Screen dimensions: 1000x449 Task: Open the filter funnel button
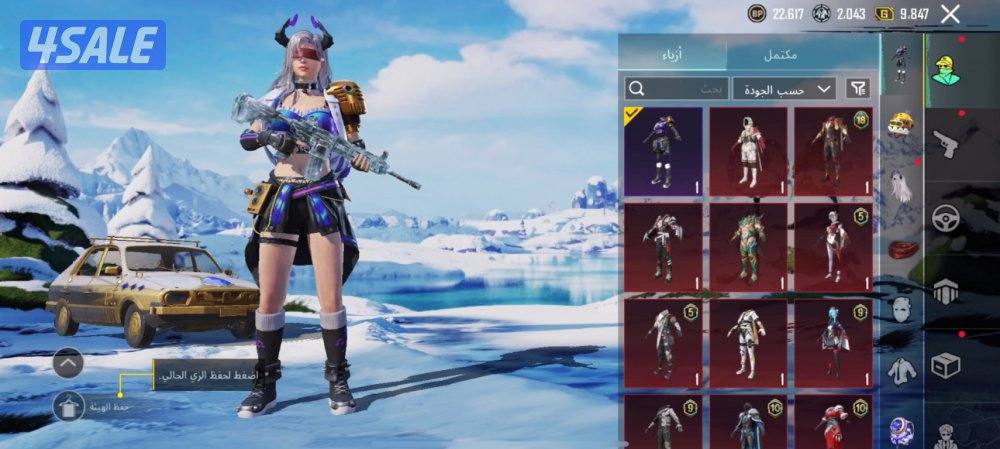pos(858,89)
